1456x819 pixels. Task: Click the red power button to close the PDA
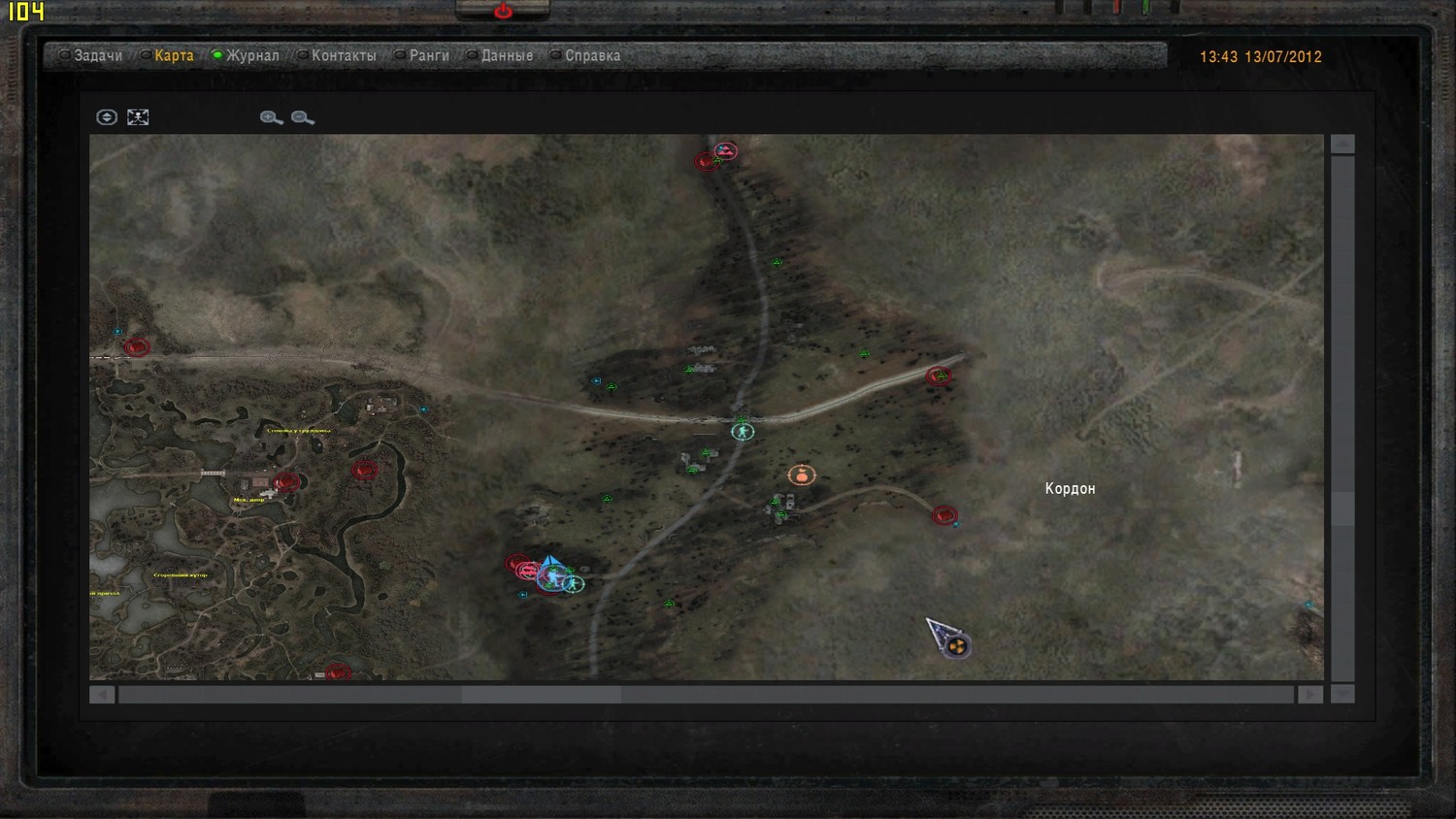pyautogui.click(x=503, y=12)
